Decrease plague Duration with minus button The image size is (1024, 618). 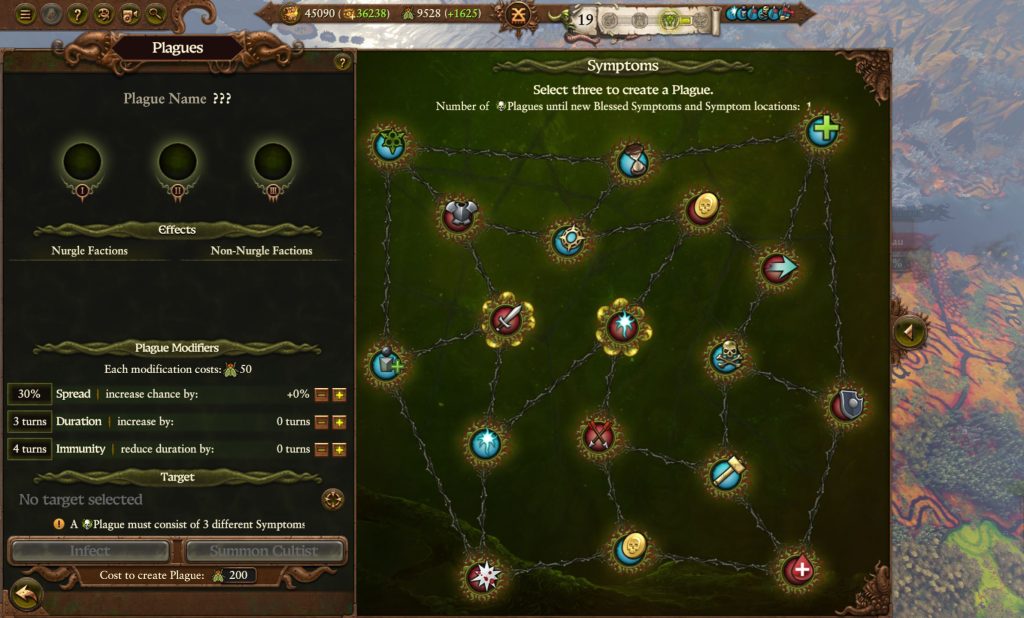(x=320, y=422)
